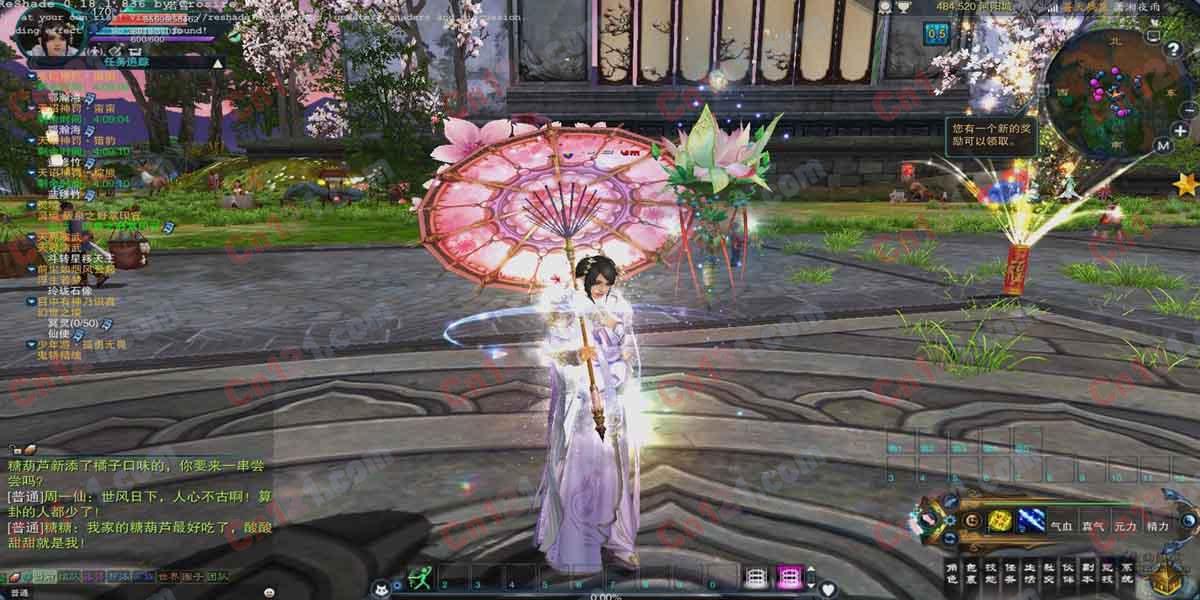Activate the green running figure skill

point(421,578)
